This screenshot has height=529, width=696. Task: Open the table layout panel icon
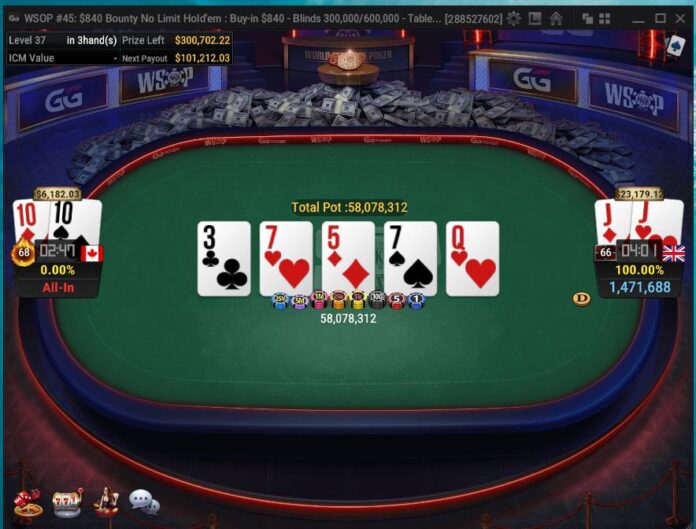[535, 18]
